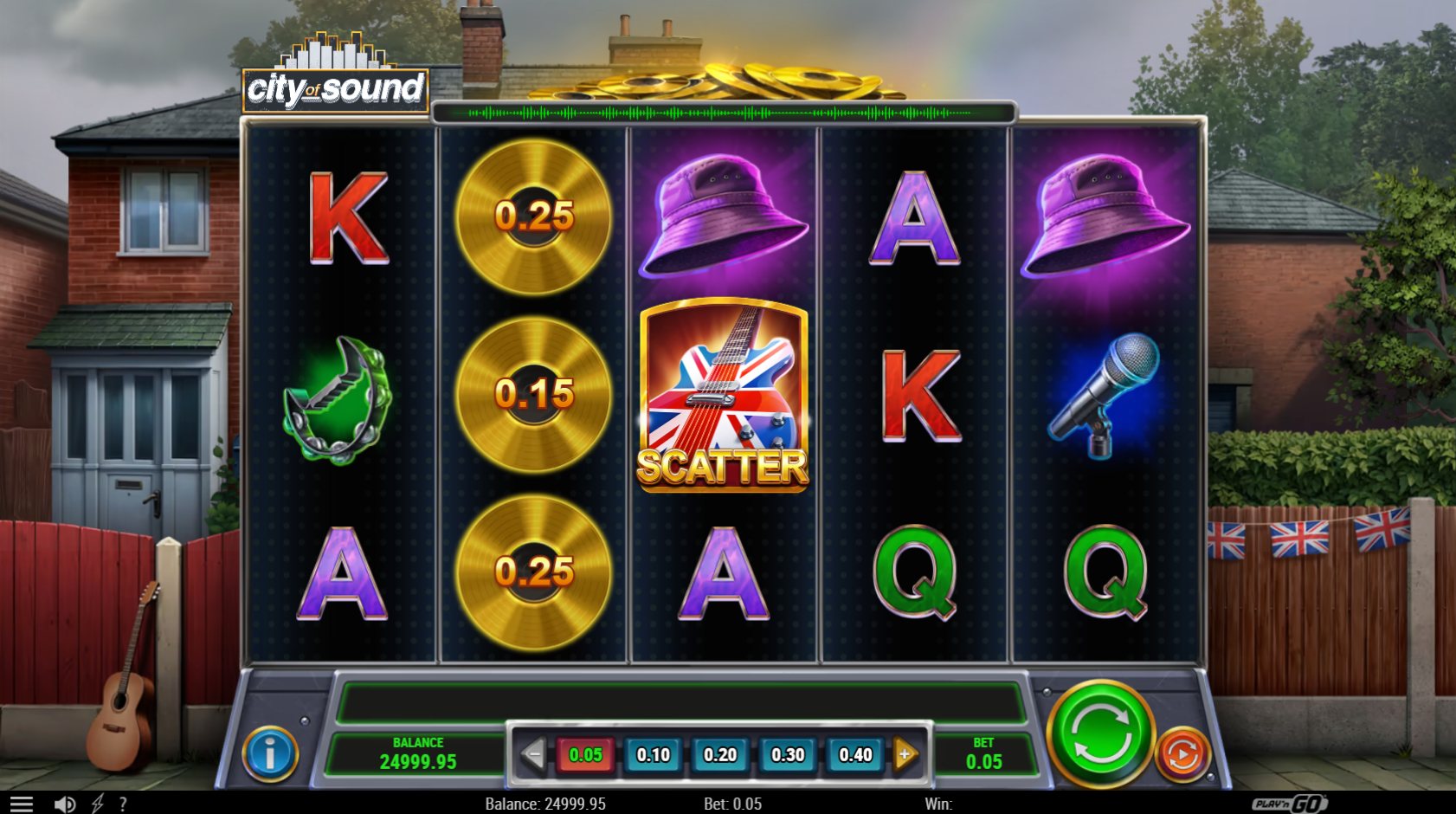
Task: Decrease bet with the left arrow
Action: point(533,755)
